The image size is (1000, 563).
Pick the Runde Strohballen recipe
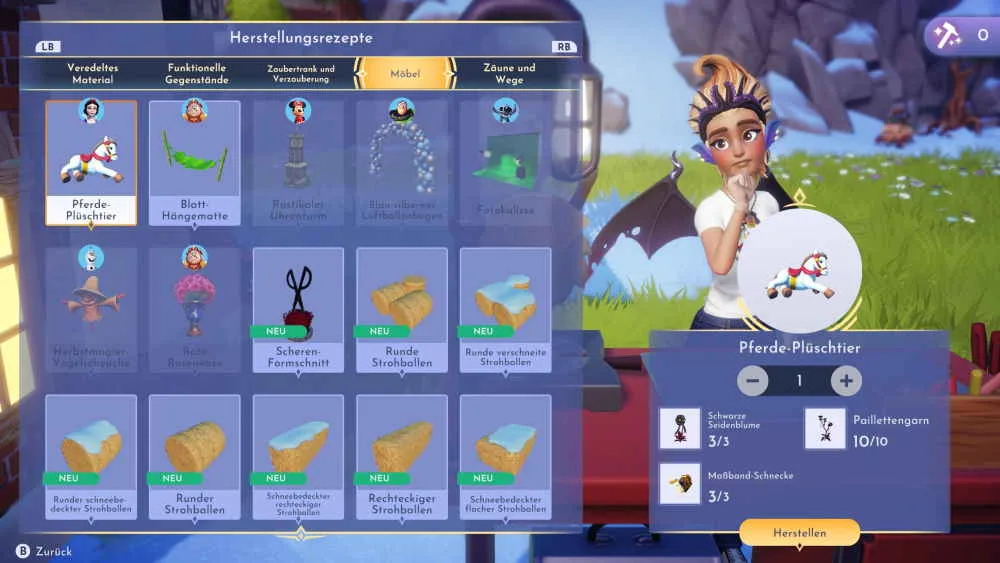coord(402,309)
